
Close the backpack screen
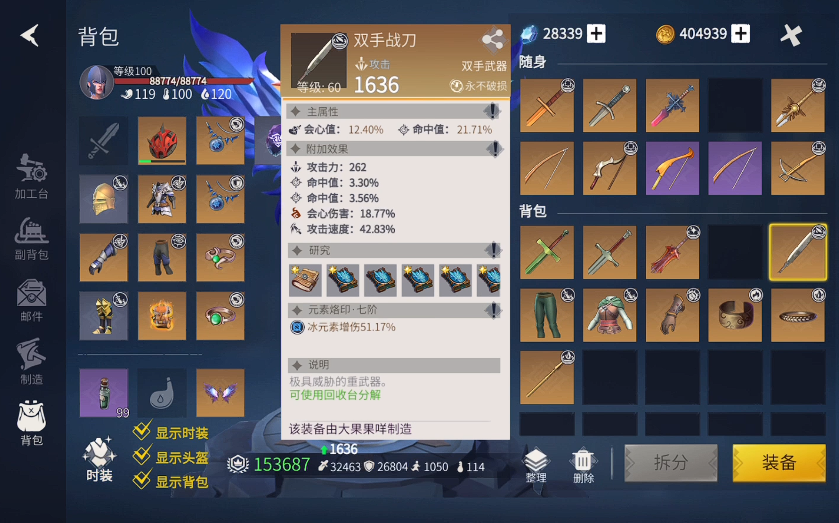(x=791, y=35)
